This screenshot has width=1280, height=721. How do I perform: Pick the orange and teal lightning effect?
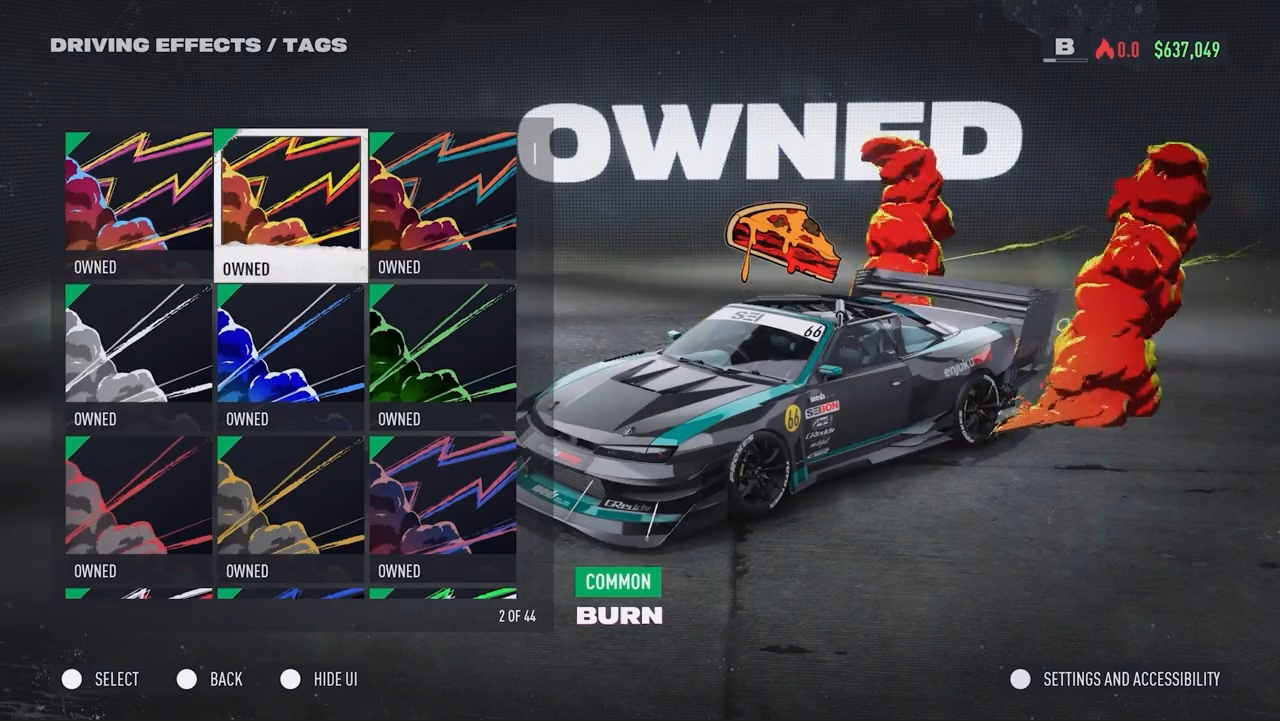(x=443, y=204)
